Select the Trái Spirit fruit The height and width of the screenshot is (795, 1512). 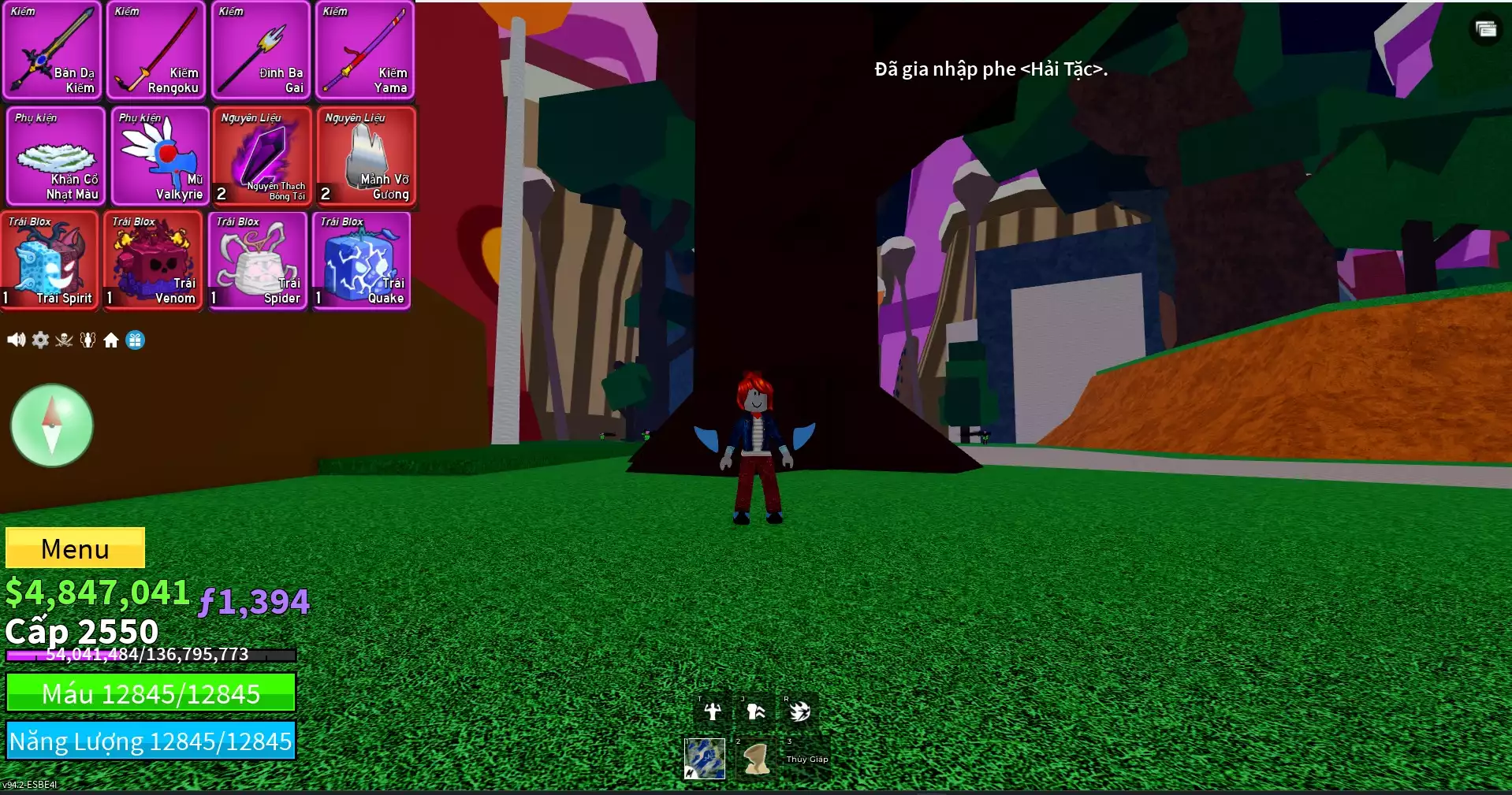tap(49, 261)
